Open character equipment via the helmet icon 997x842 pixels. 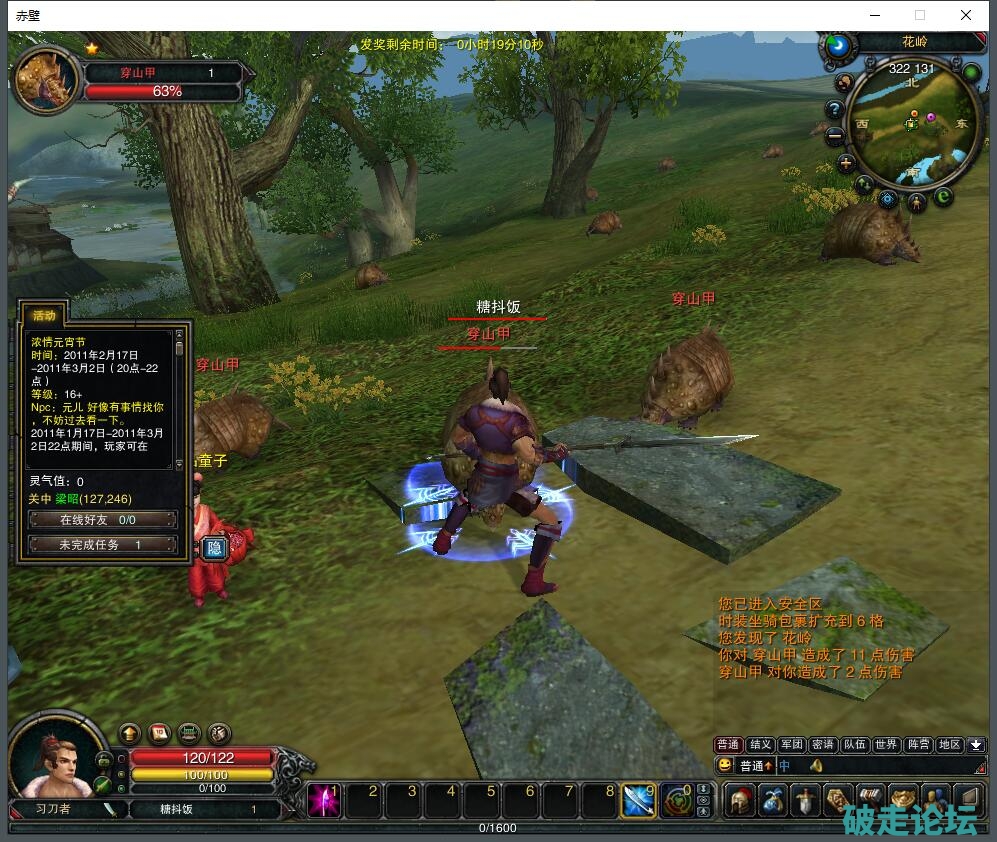tap(740, 801)
